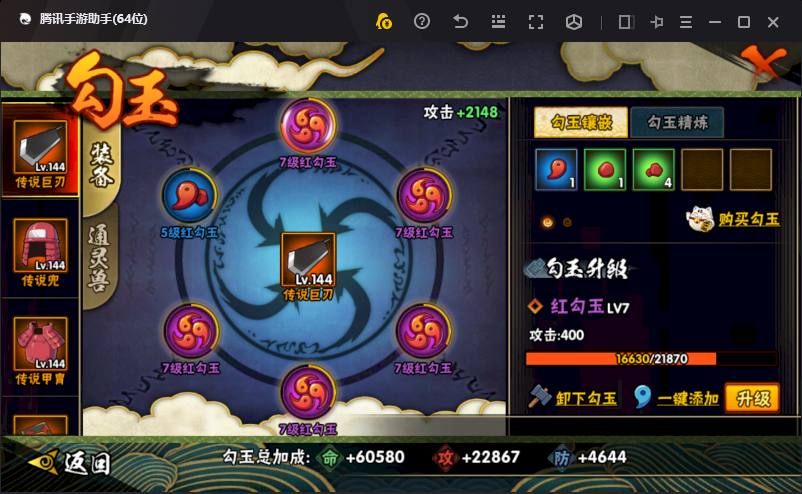Open the 购买勾玉 shop link
This screenshot has width=802, height=494.
733,218
